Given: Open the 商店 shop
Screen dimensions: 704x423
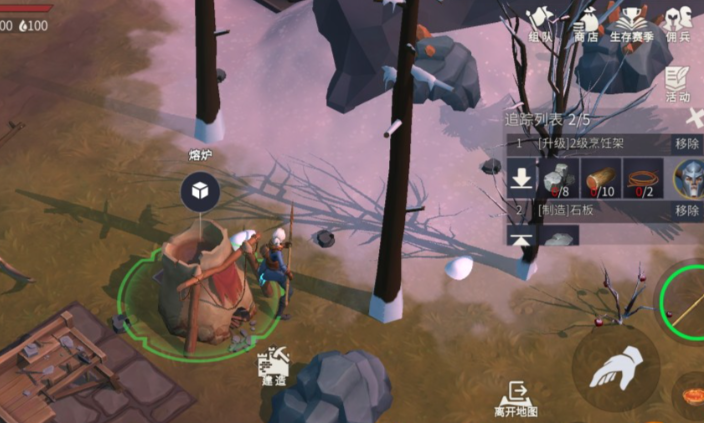Looking at the screenshot, I should point(586,23).
